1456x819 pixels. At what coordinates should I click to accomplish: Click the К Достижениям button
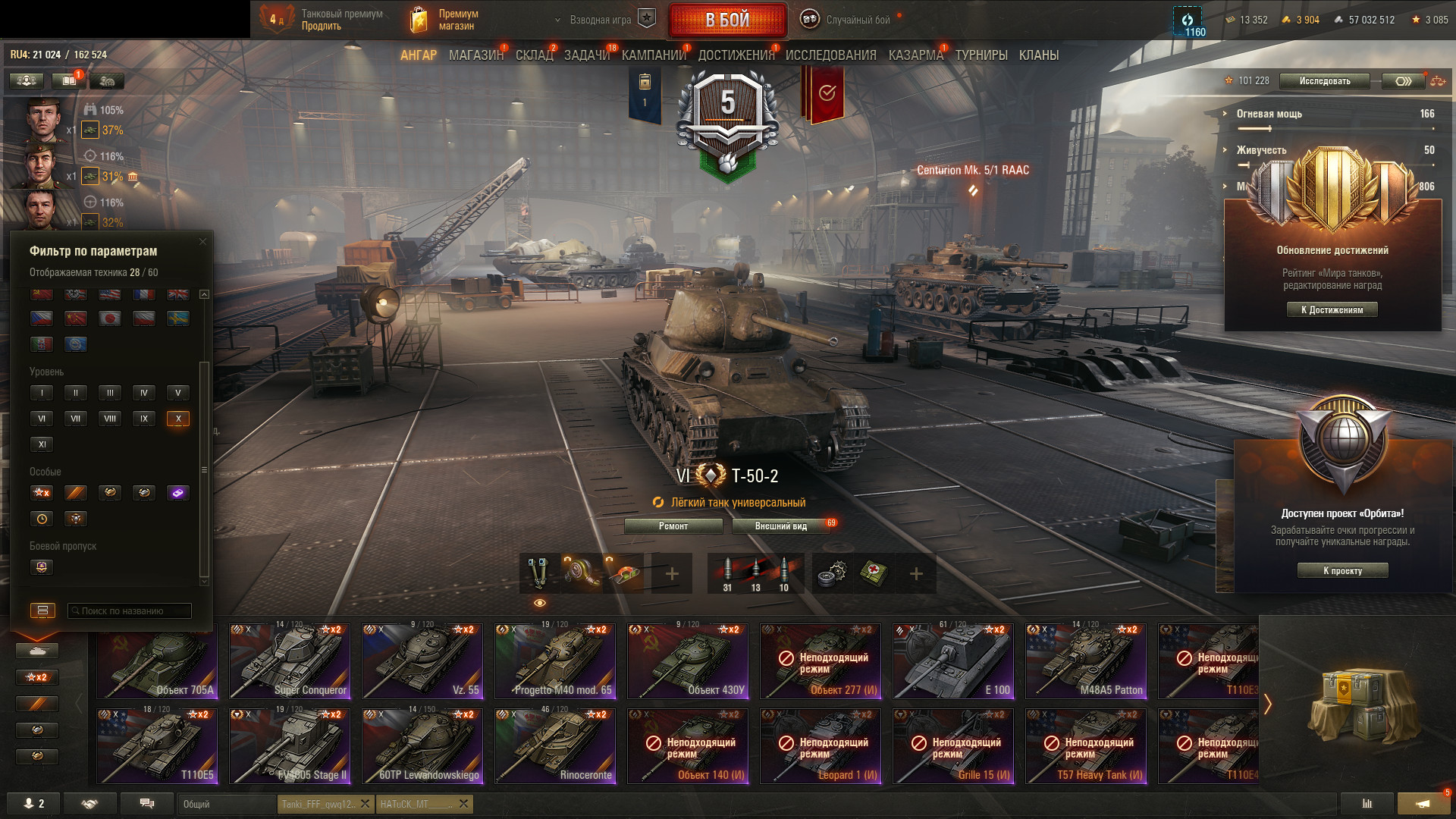pyautogui.click(x=1332, y=309)
